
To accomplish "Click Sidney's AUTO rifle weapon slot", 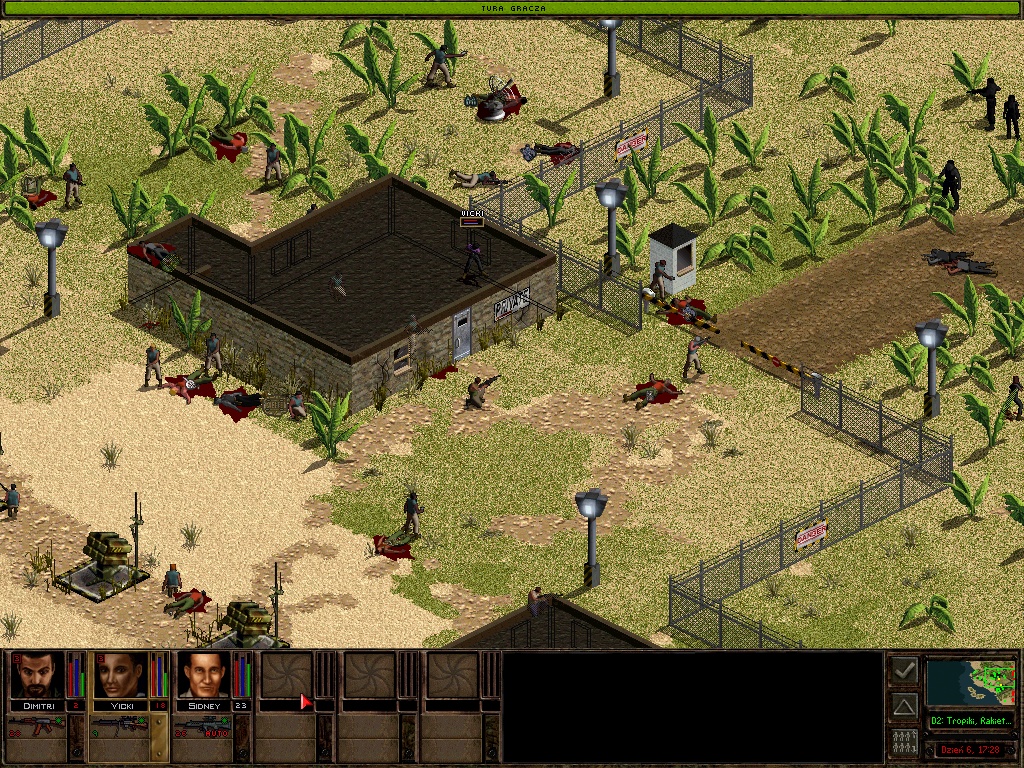I will tap(211, 727).
